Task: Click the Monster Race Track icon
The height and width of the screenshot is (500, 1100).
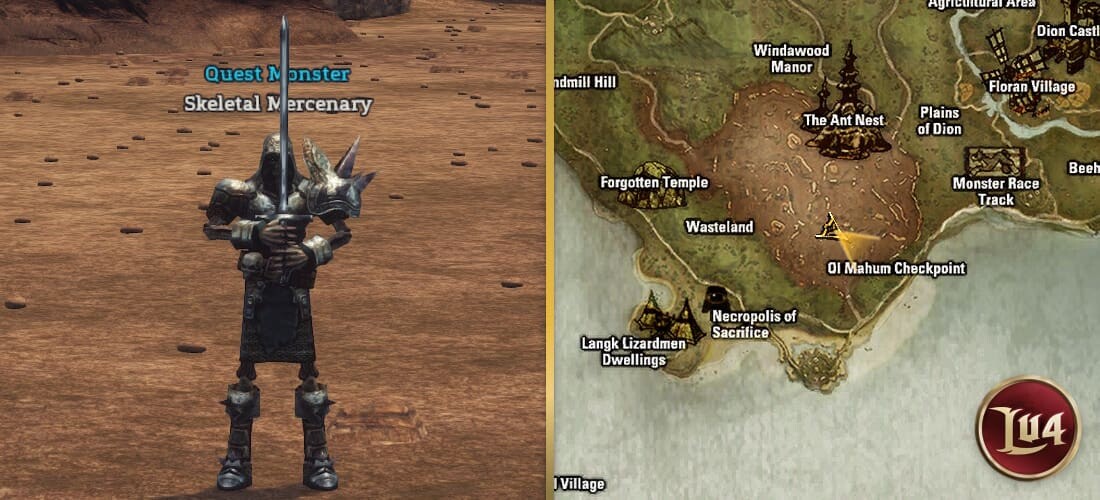Action: pos(994,161)
